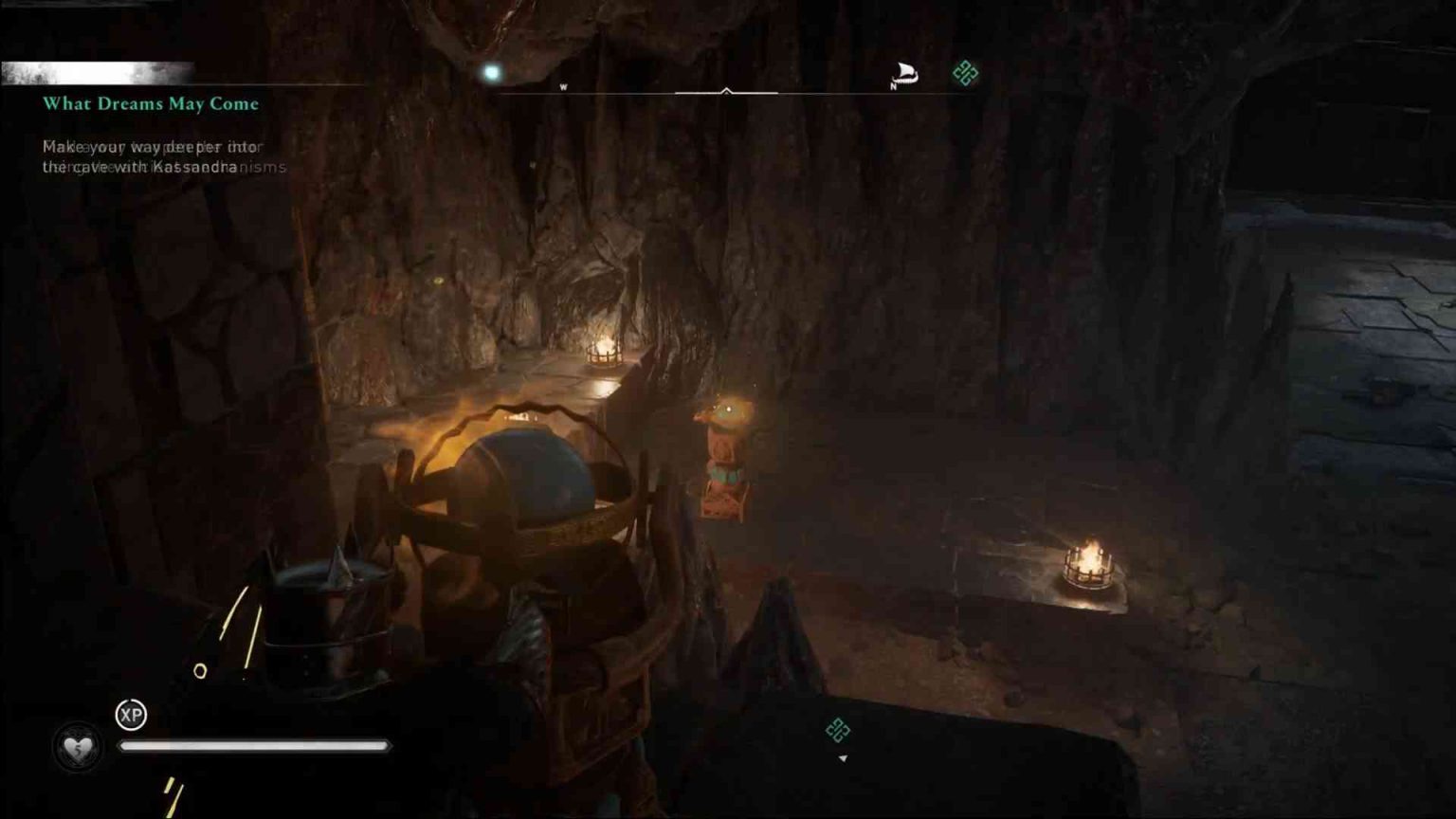Expand the objective text under the quest title
The height and width of the screenshot is (819, 1456).
click(x=152, y=156)
